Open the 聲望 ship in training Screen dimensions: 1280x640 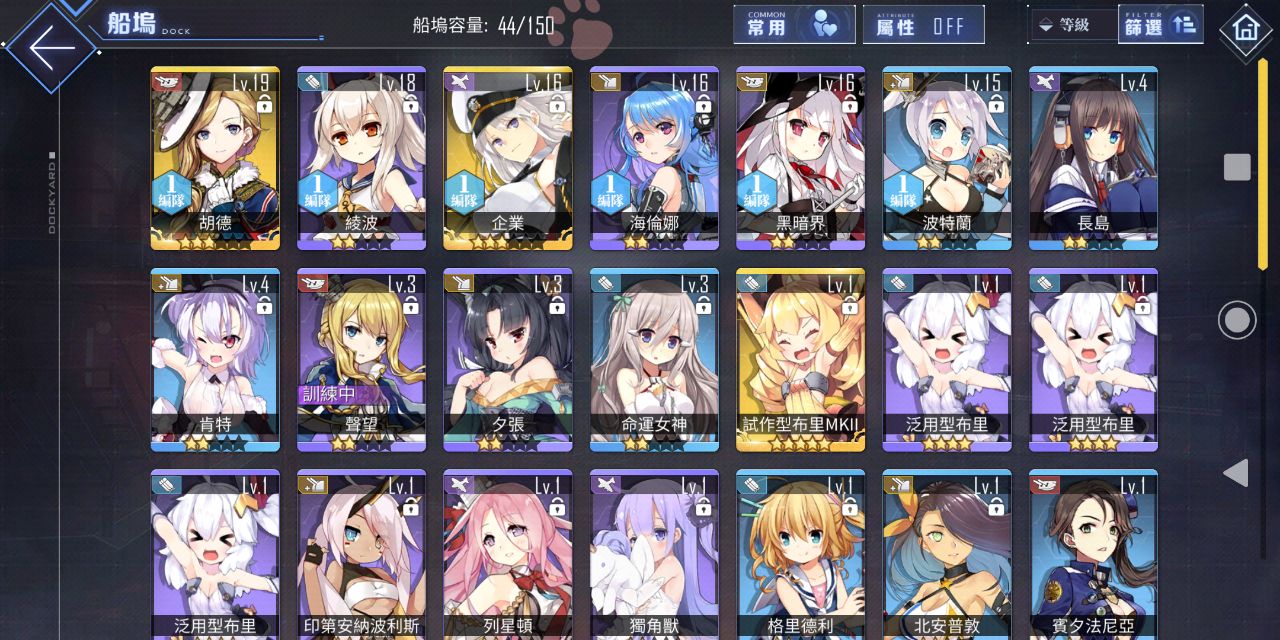361,359
